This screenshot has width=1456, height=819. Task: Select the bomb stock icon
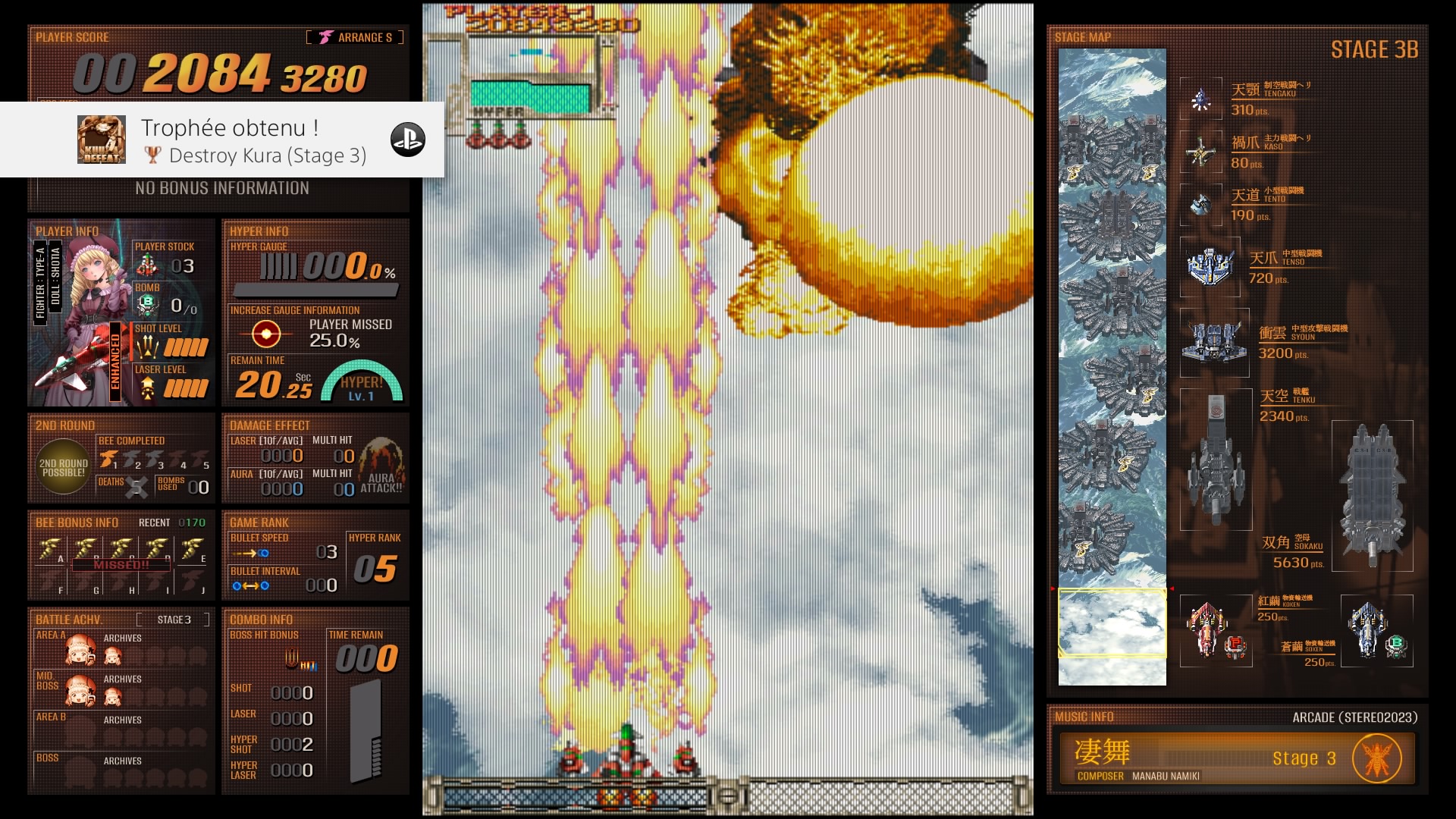point(146,305)
